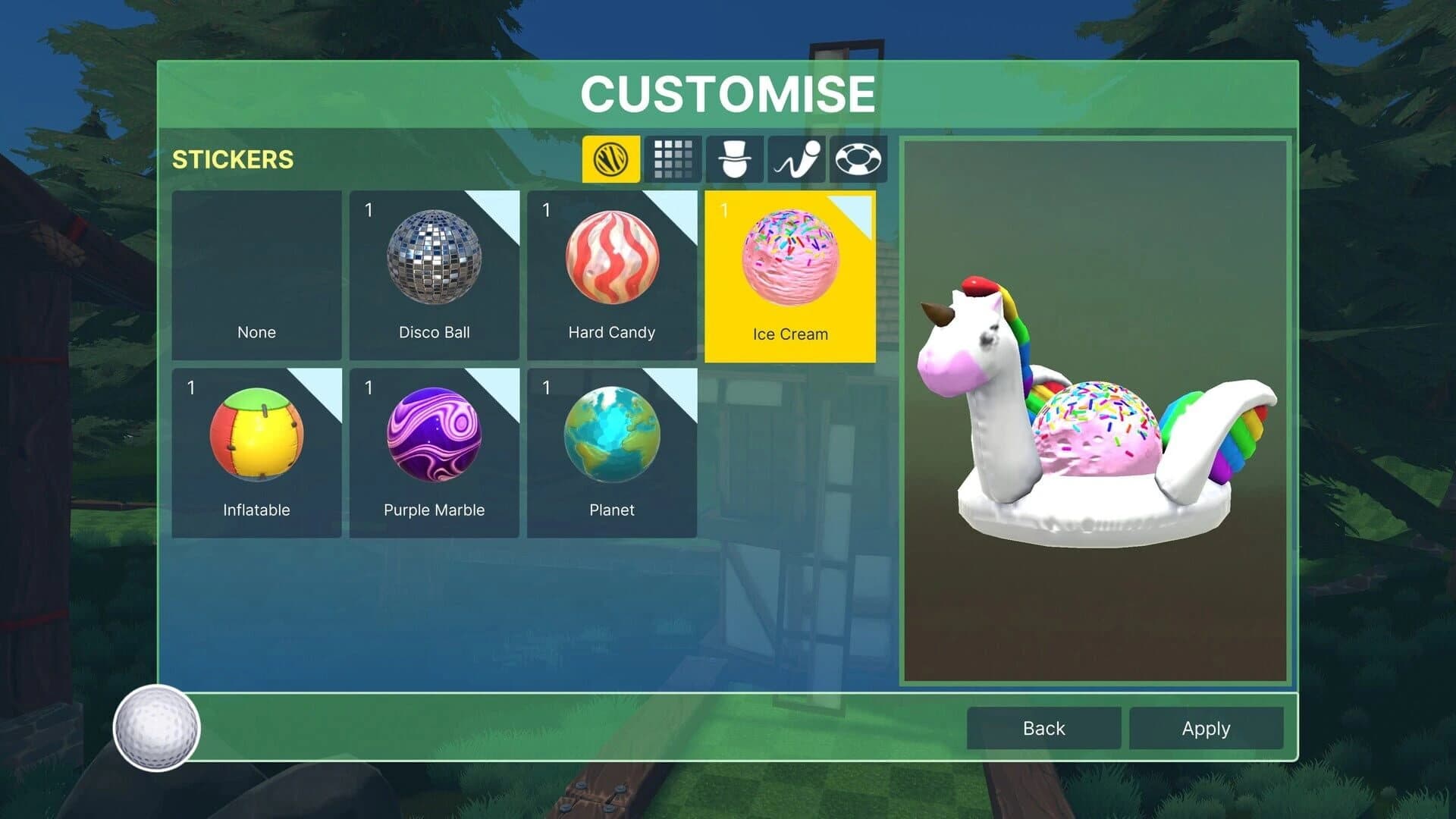Image resolution: width=1456 pixels, height=819 pixels.
Task: Click the Ice Cream label text
Action: (789, 334)
